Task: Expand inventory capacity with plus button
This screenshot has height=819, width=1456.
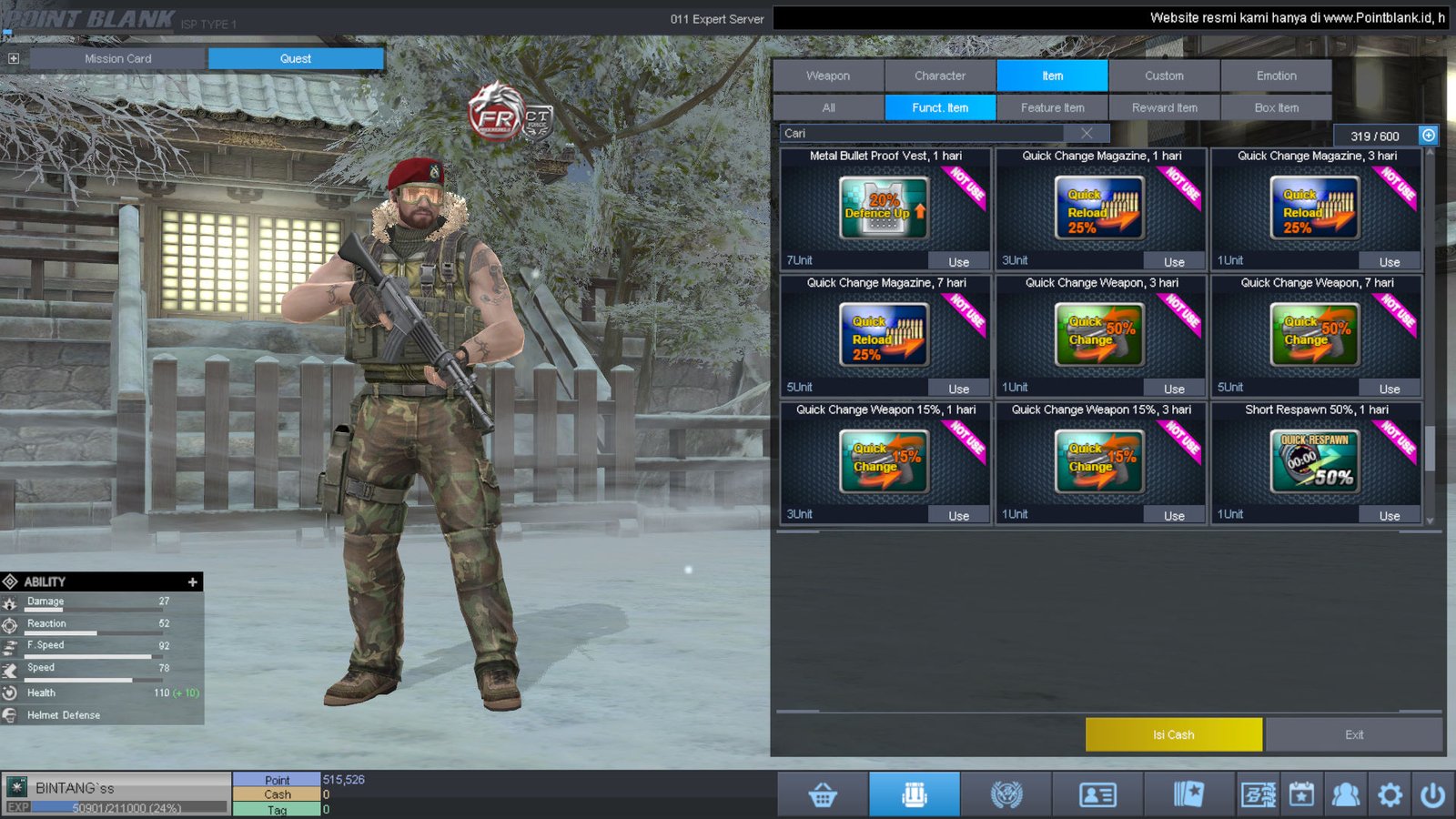Action: click(x=1429, y=136)
